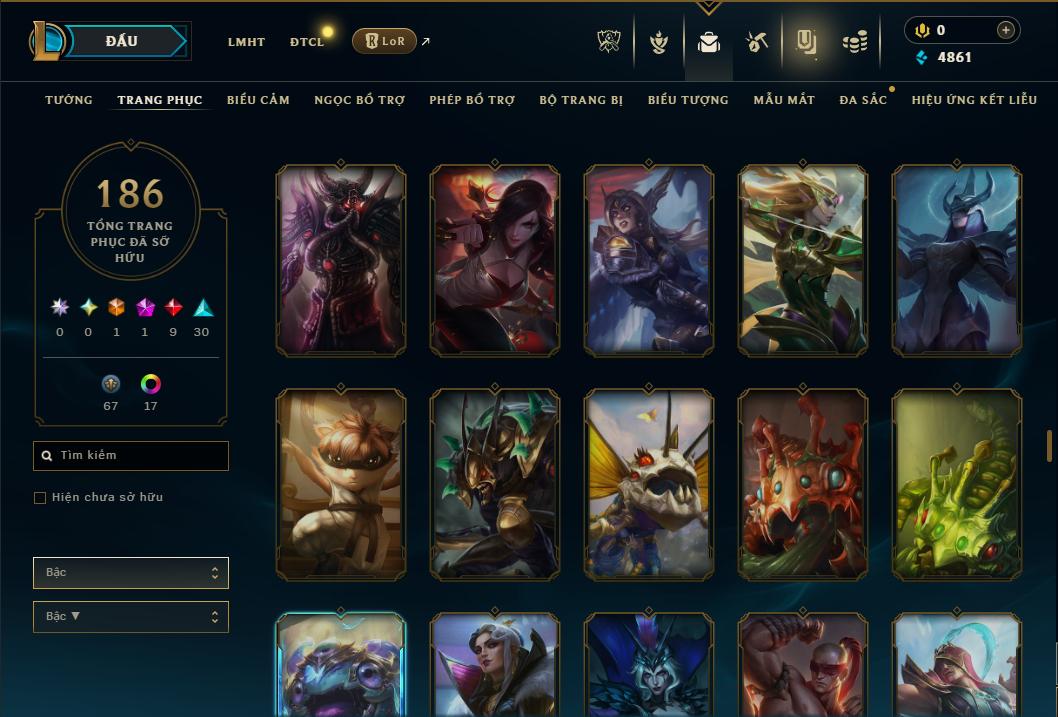The image size is (1058, 717).
Task: Show the HIỆU ỨNG KẾT LIỄU tab
Action: point(974,100)
